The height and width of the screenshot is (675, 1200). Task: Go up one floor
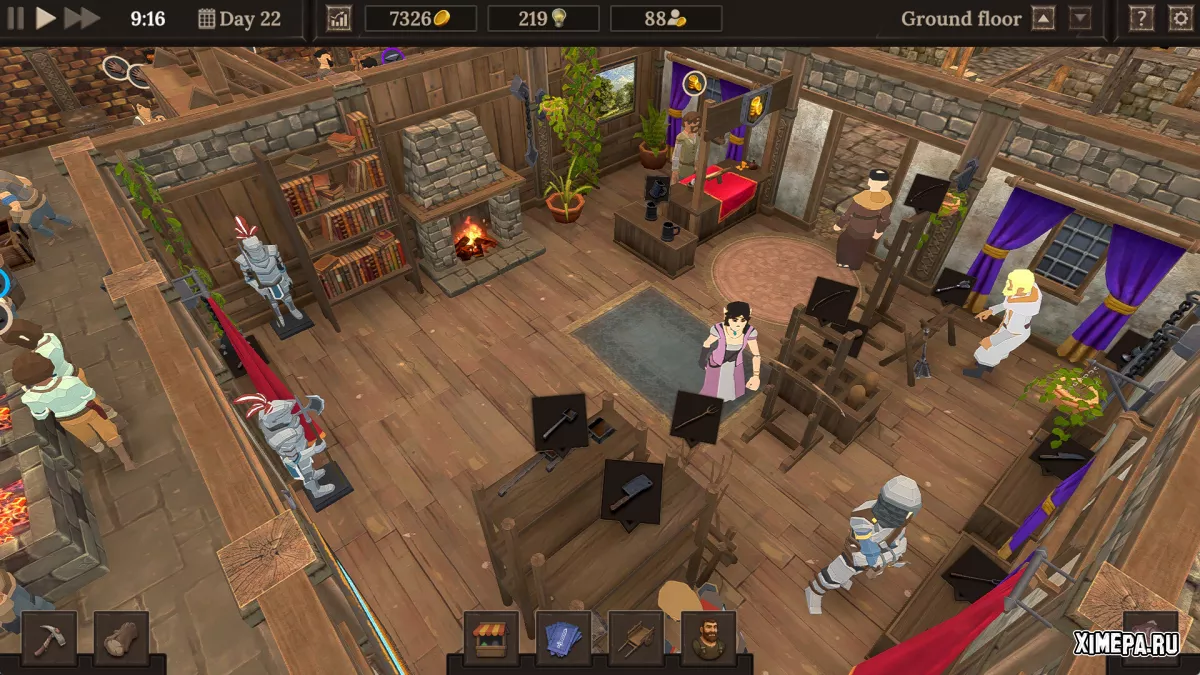(x=1043, y=18)
